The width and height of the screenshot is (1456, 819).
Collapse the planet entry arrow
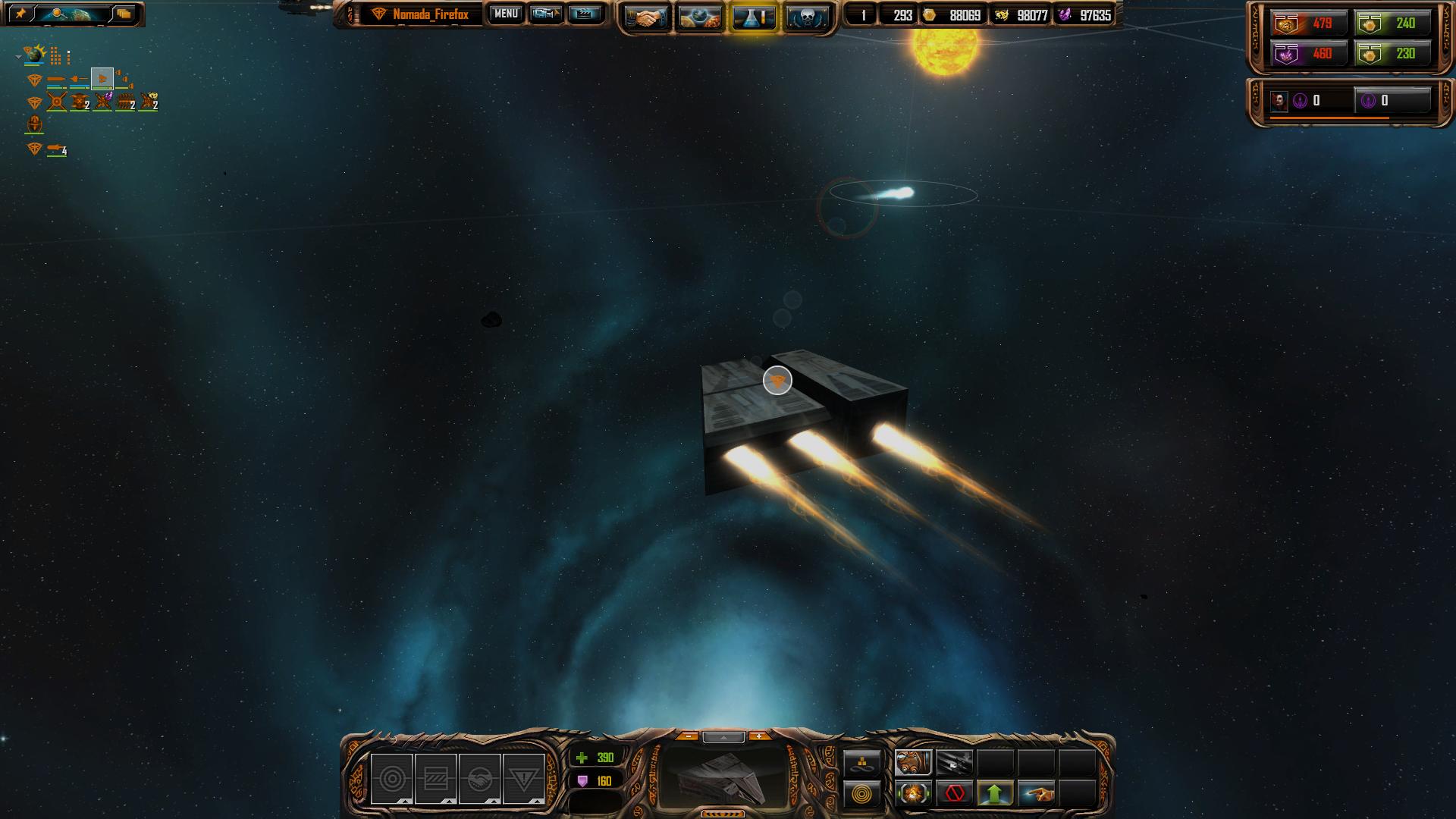coord(18,56)
